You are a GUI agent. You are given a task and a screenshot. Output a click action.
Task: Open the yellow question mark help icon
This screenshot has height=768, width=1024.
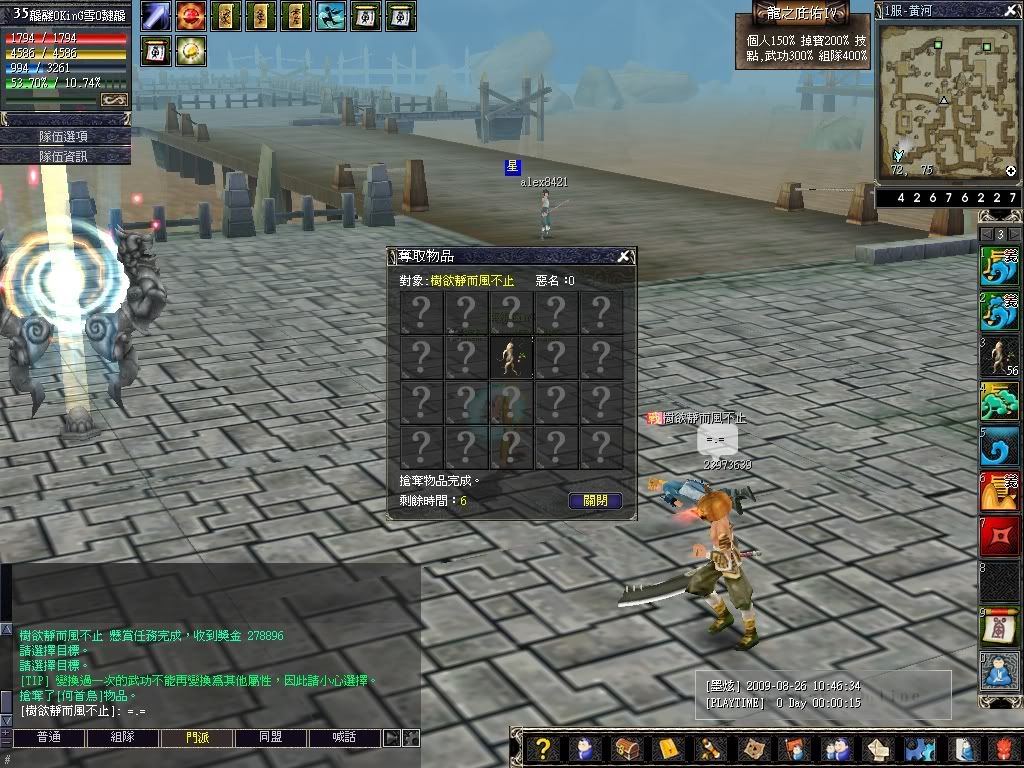[543, 749]
